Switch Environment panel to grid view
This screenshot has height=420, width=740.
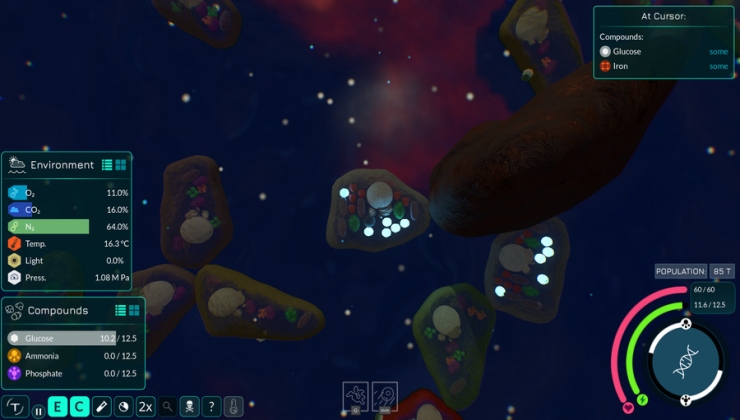pos(120,165)
